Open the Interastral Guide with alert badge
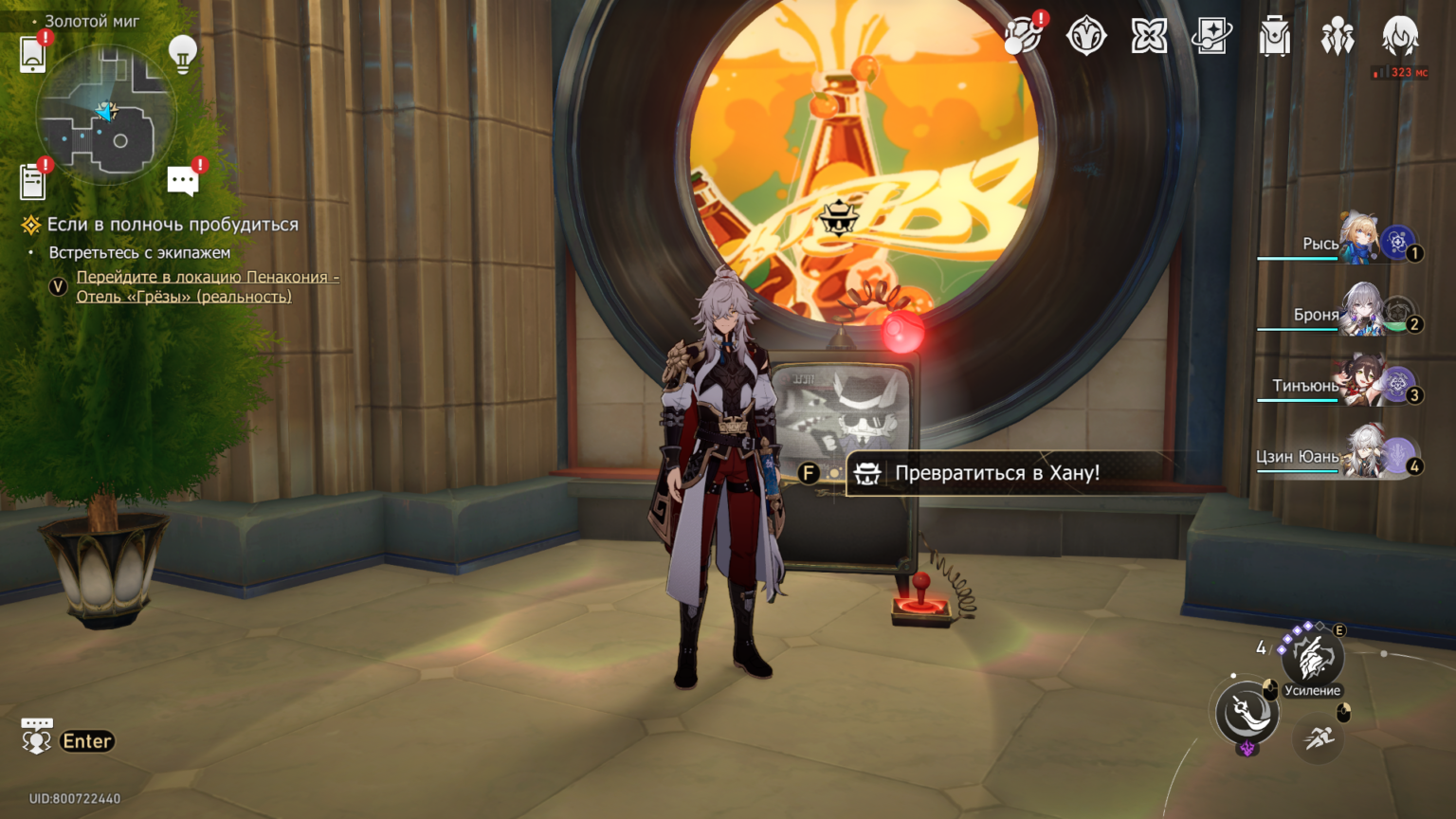The height and width of the screenshot is (819, 1456). [x=1024, y=36]
